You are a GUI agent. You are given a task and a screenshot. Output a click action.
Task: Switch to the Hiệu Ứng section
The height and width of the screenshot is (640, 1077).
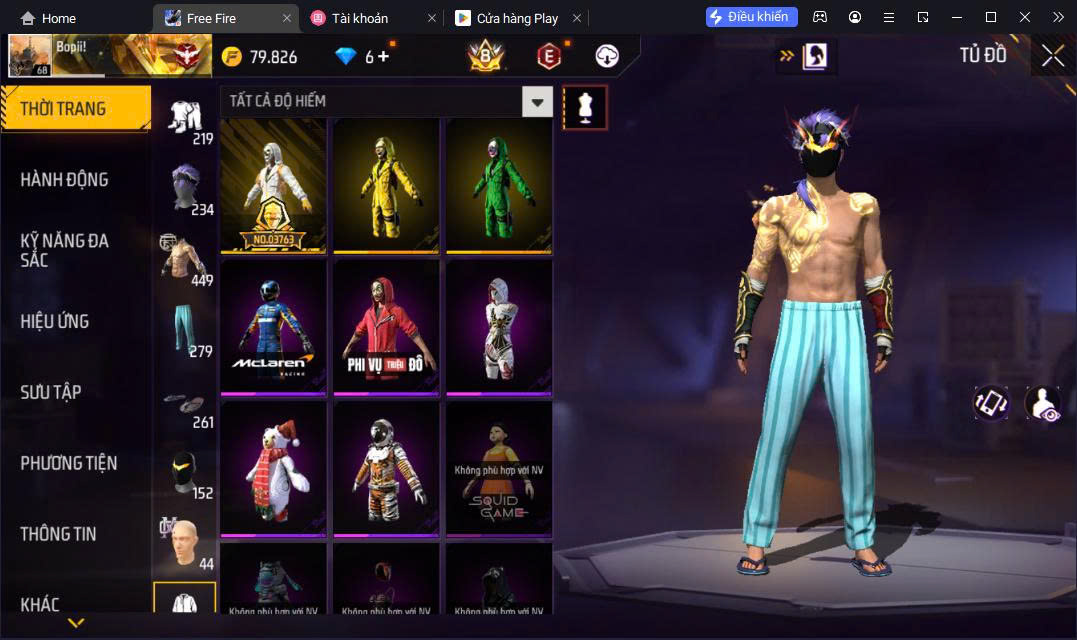(55, 321)
